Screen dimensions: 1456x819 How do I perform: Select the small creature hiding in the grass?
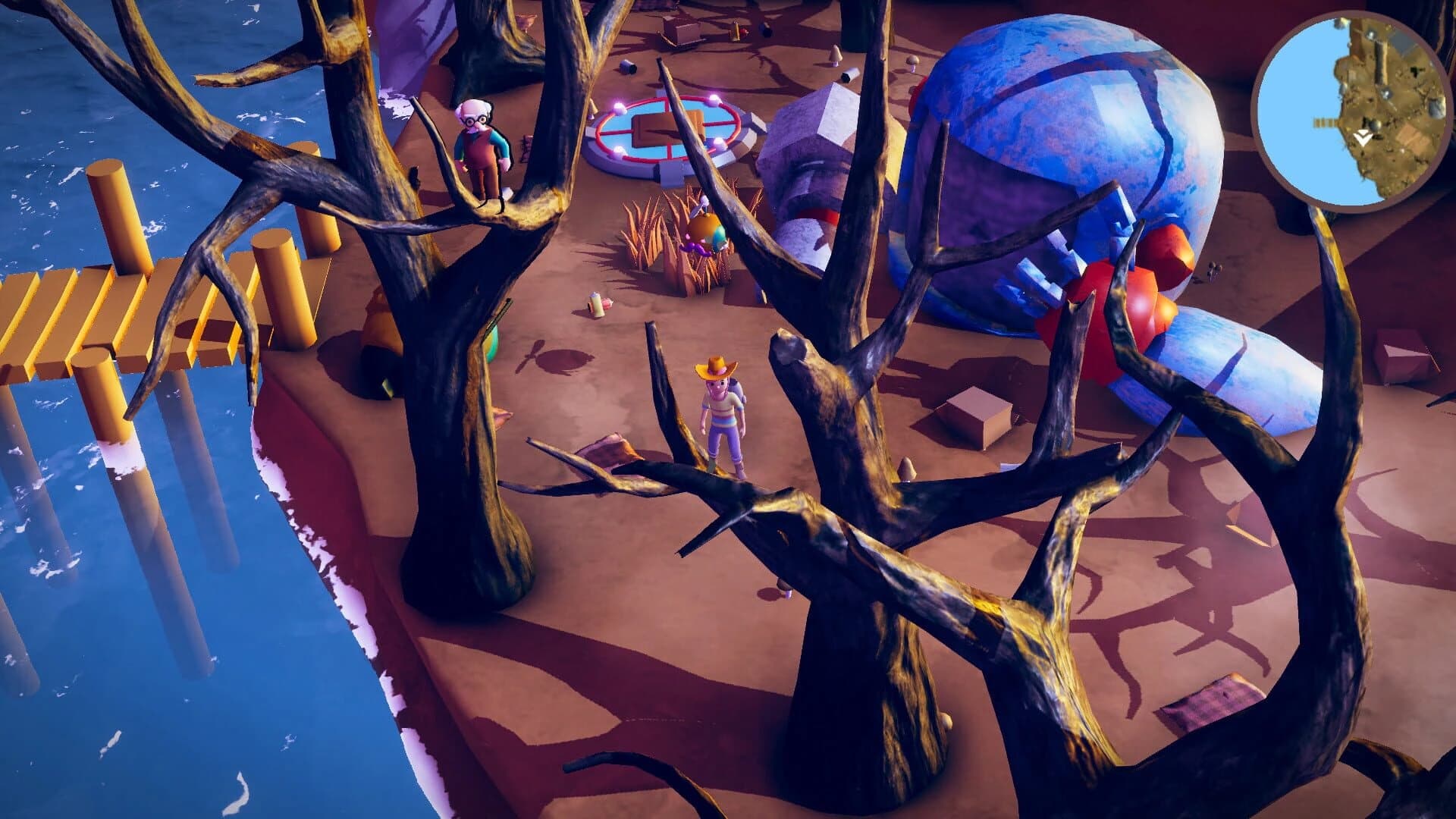[x=705, y=235]
